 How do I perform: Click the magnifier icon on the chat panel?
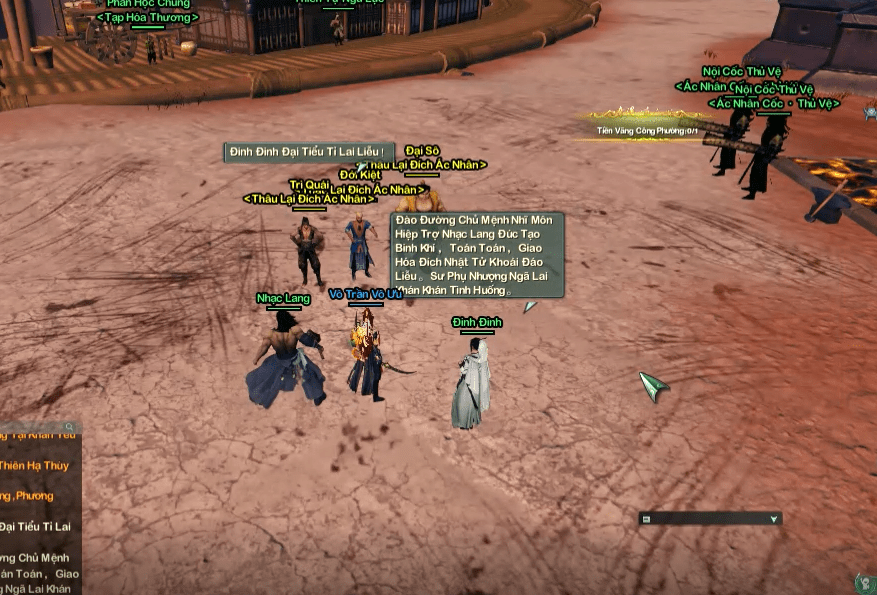click(x=69, y=427)
